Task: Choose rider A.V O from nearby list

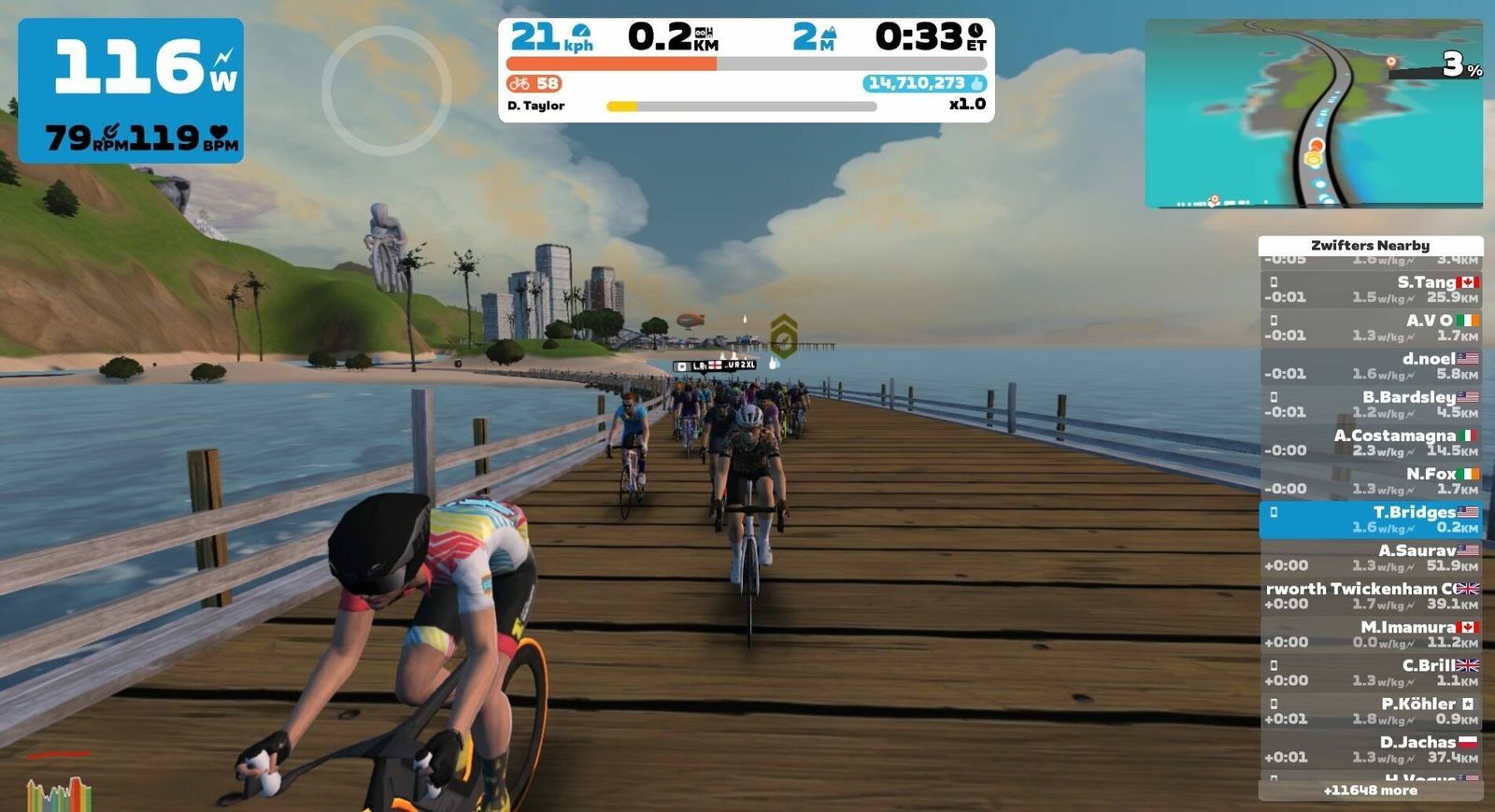Action: (1370, 328)
